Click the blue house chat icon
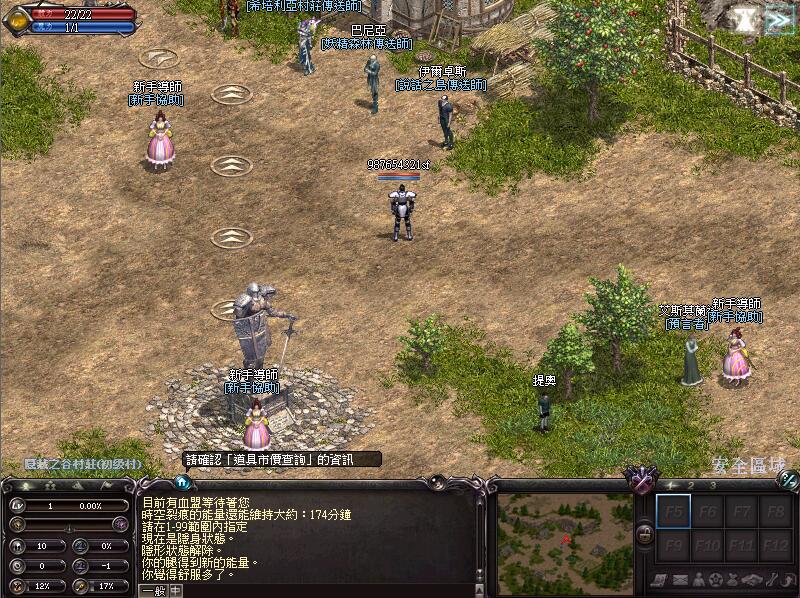Screen dimensions: 800x598 coord(183,482)
